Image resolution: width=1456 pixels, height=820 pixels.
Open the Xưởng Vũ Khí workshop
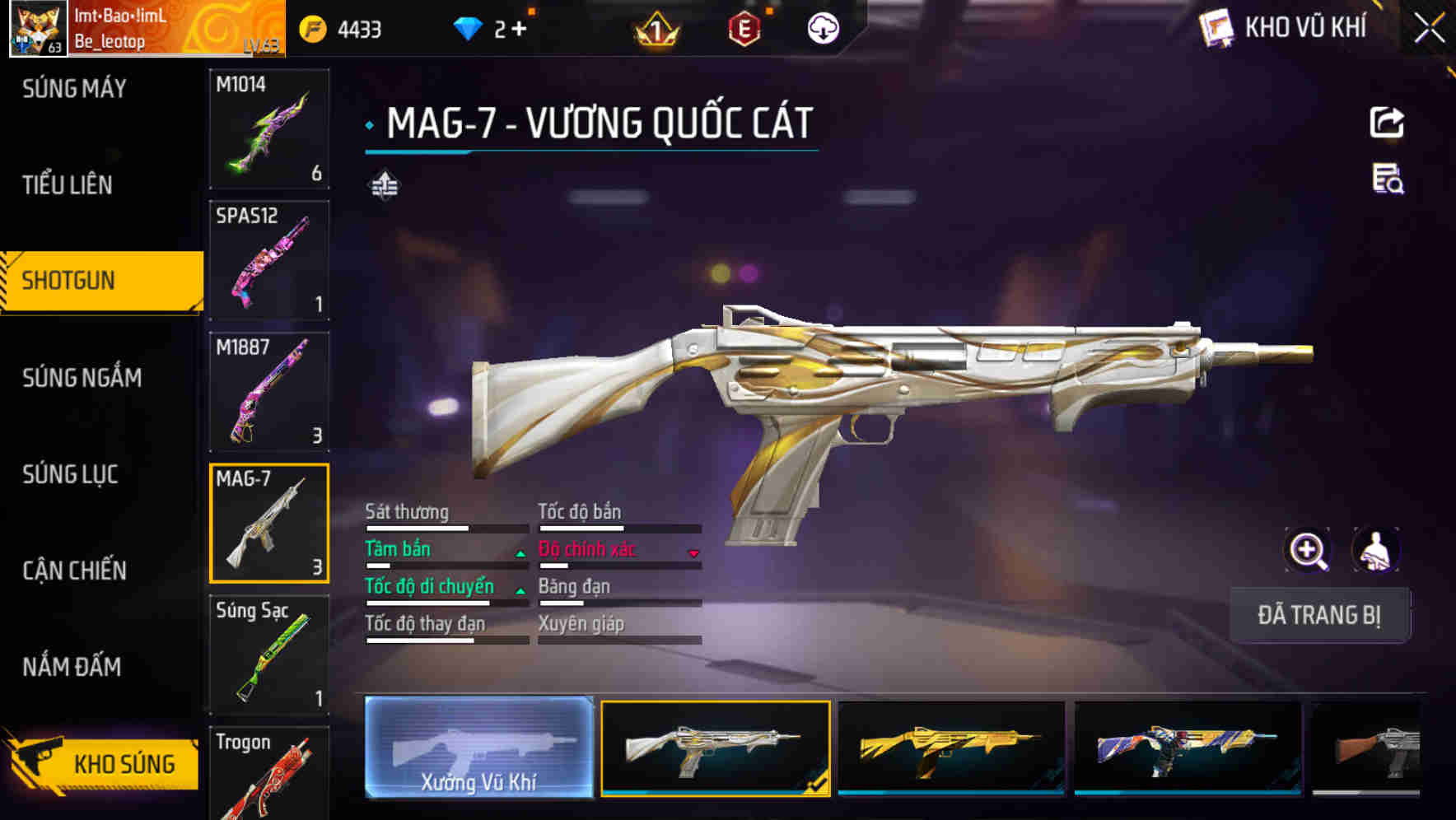pyautogui.click(x=478, y=748)
